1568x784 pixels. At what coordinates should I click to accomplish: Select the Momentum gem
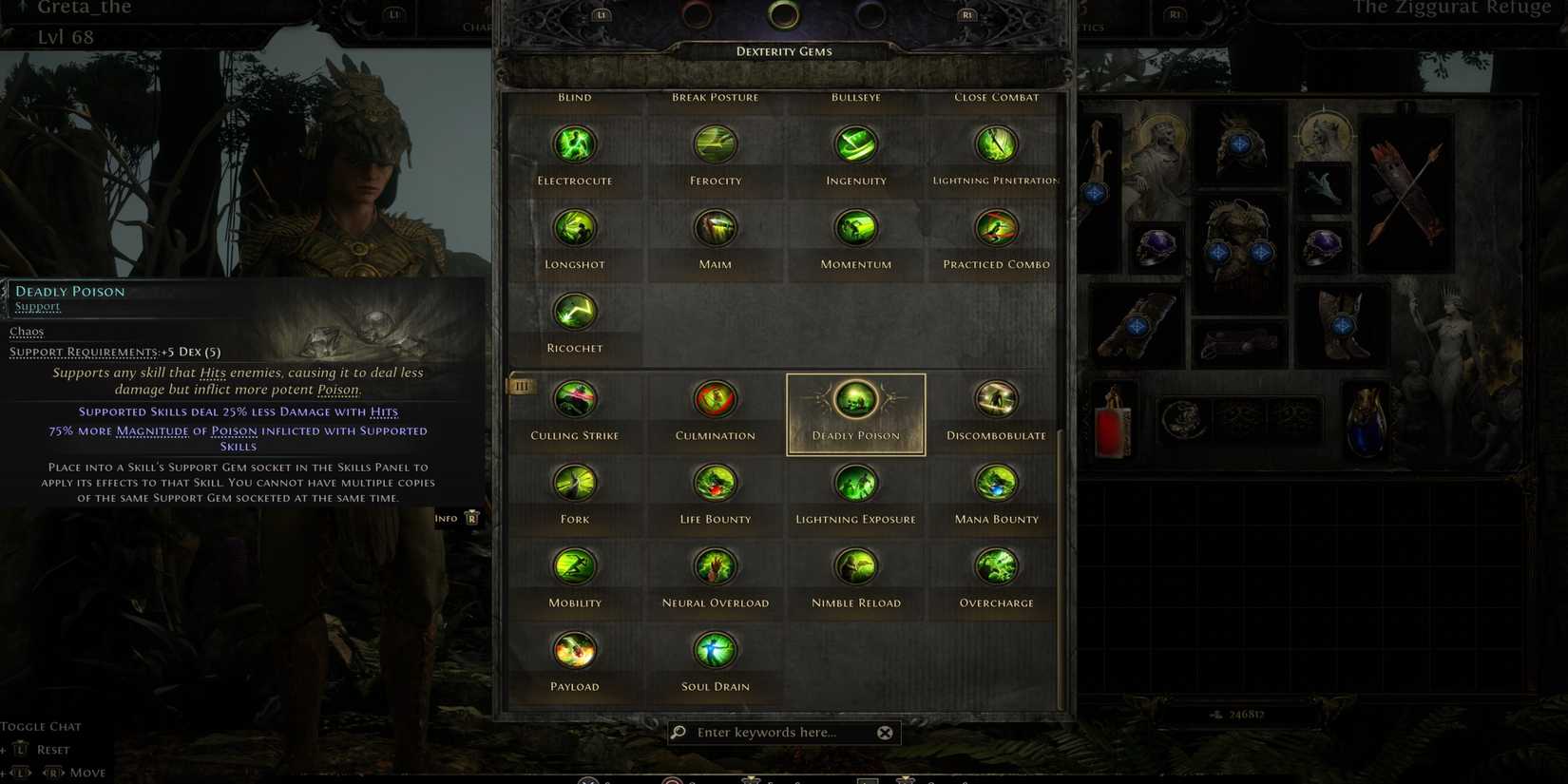point(854,227)
